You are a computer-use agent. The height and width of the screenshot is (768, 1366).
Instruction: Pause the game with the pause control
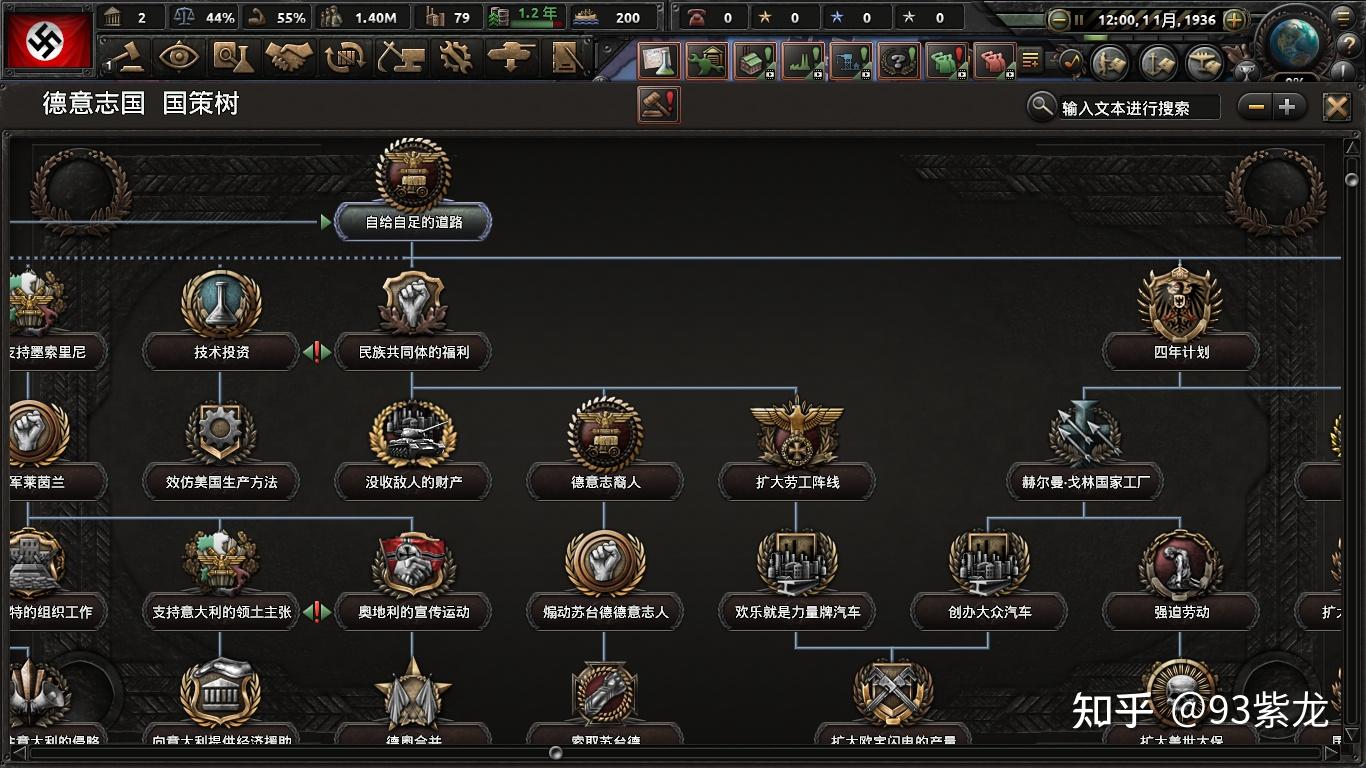pyautogui.click(x=1079, y=20)
